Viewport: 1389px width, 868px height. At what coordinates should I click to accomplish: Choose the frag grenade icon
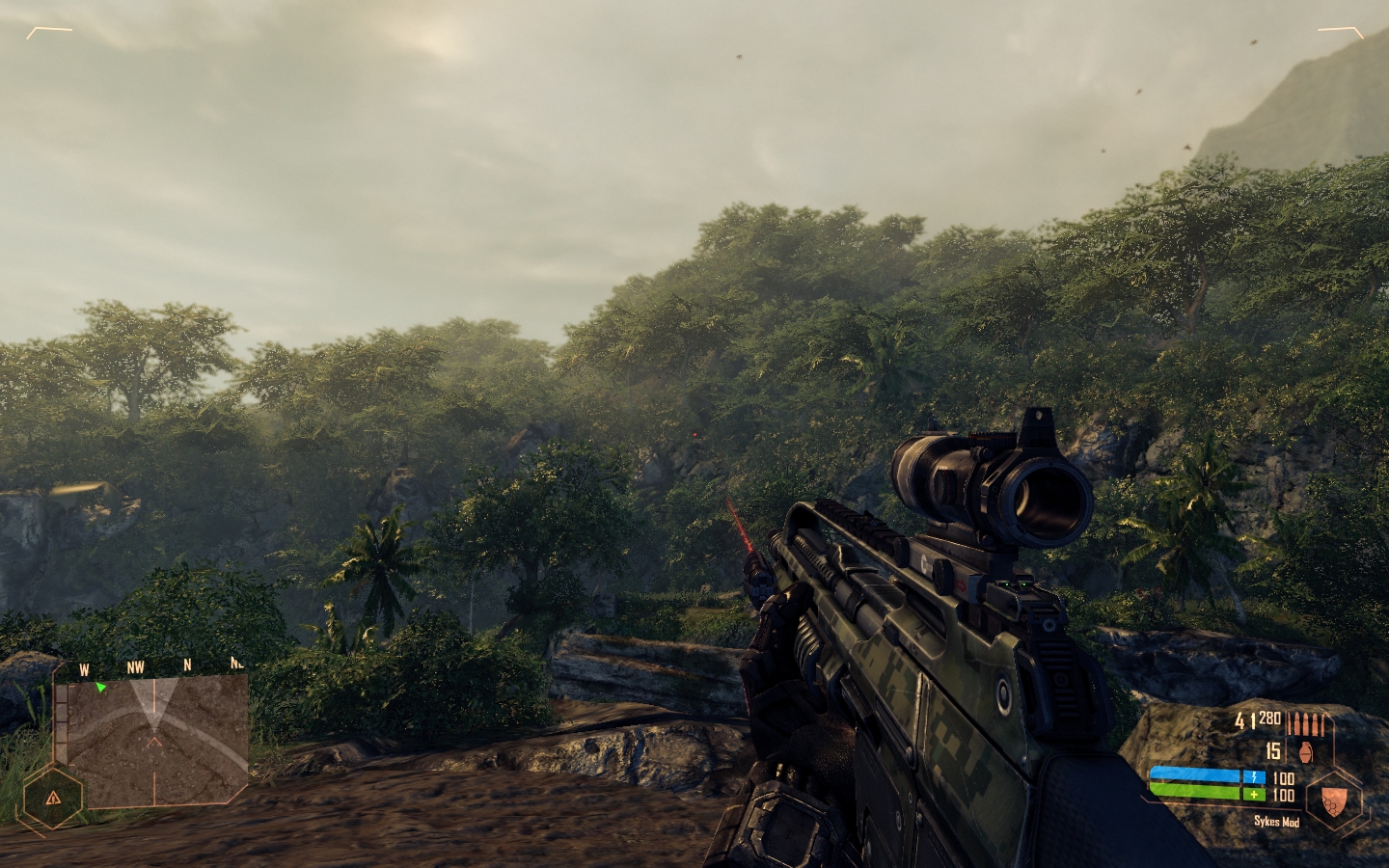(x=1306, y=749)
